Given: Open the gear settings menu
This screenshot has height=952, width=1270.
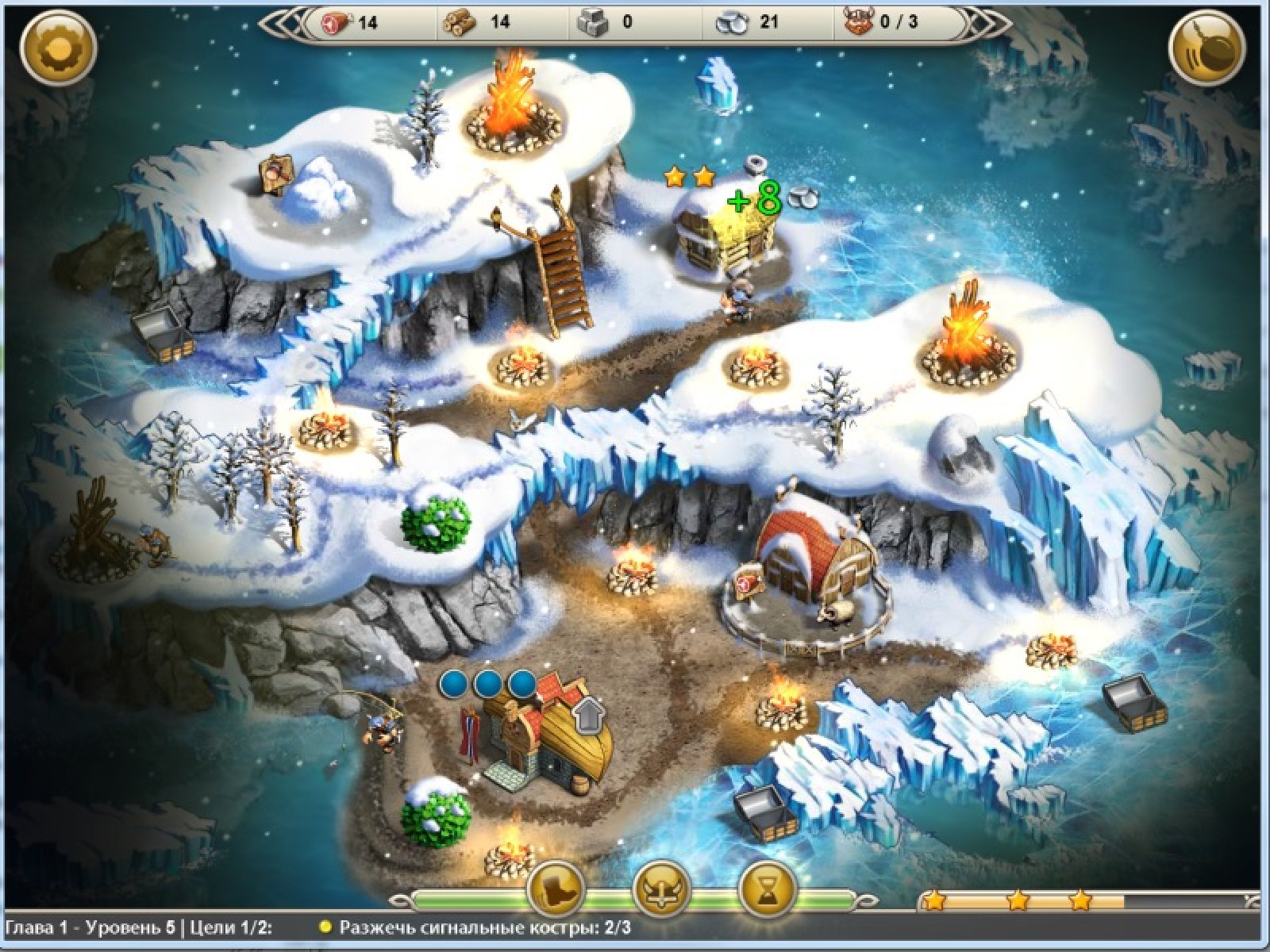Looking at the screenshot, I should point(58,48).
